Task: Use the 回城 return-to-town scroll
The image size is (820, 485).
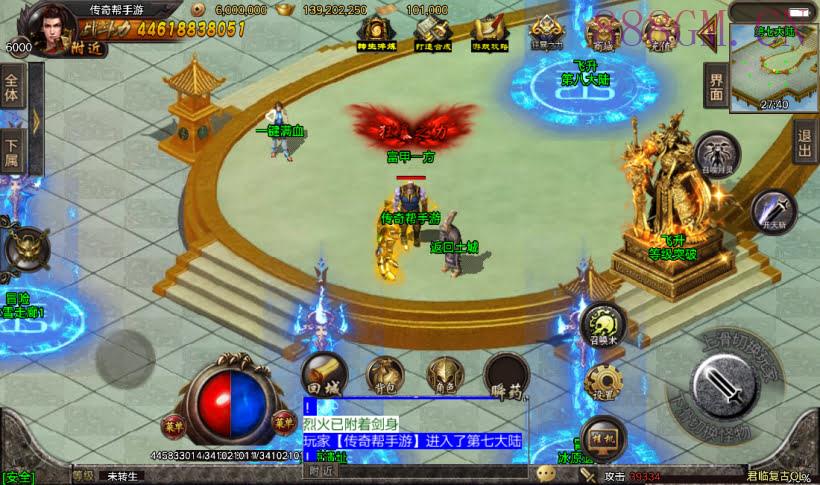Action: click(323, 372)
